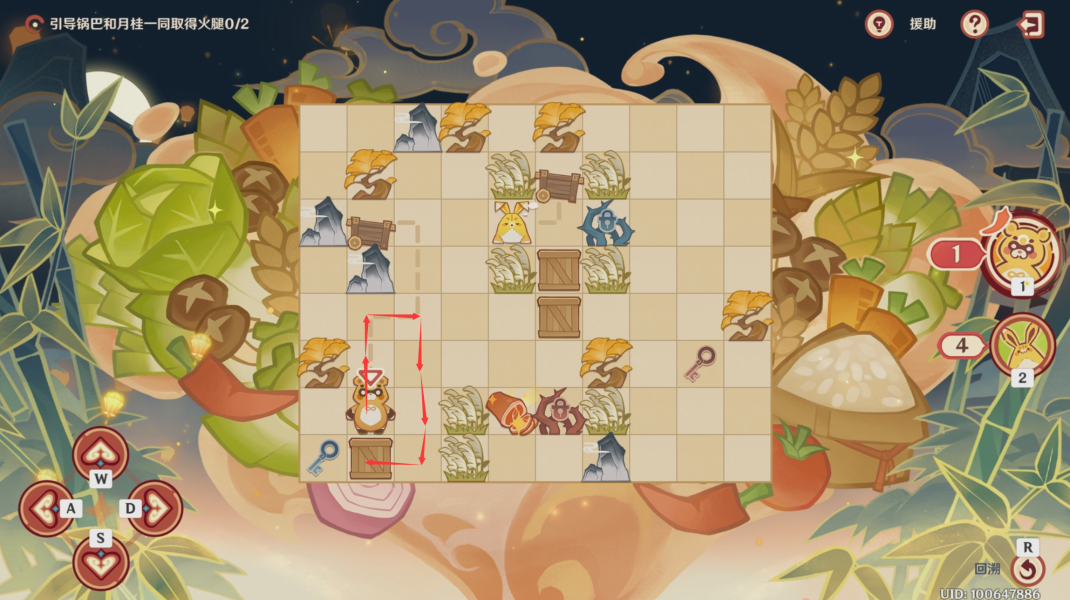This screenshot has width=1070, height=600.
Task: Undo the last move with 回溯 button
Action: tap(1027, 569)
